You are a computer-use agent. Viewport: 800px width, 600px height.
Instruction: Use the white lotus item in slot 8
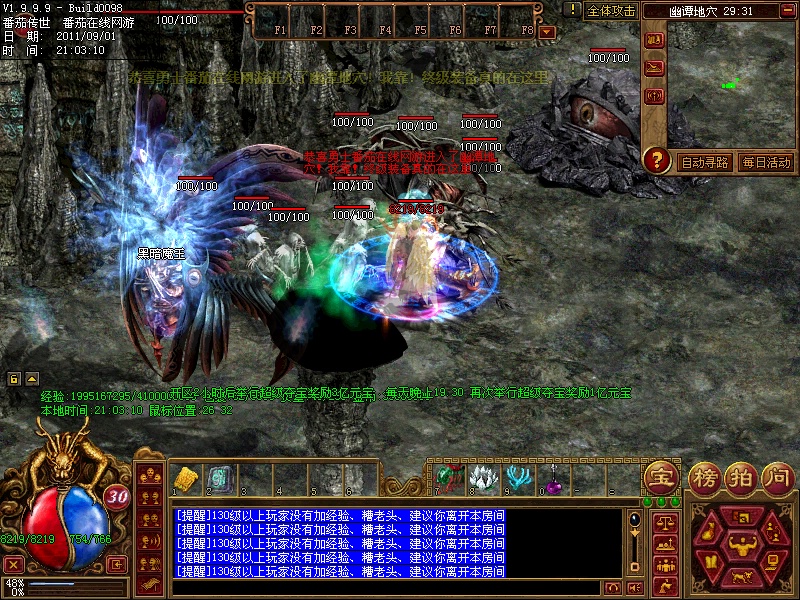point(482,477)
